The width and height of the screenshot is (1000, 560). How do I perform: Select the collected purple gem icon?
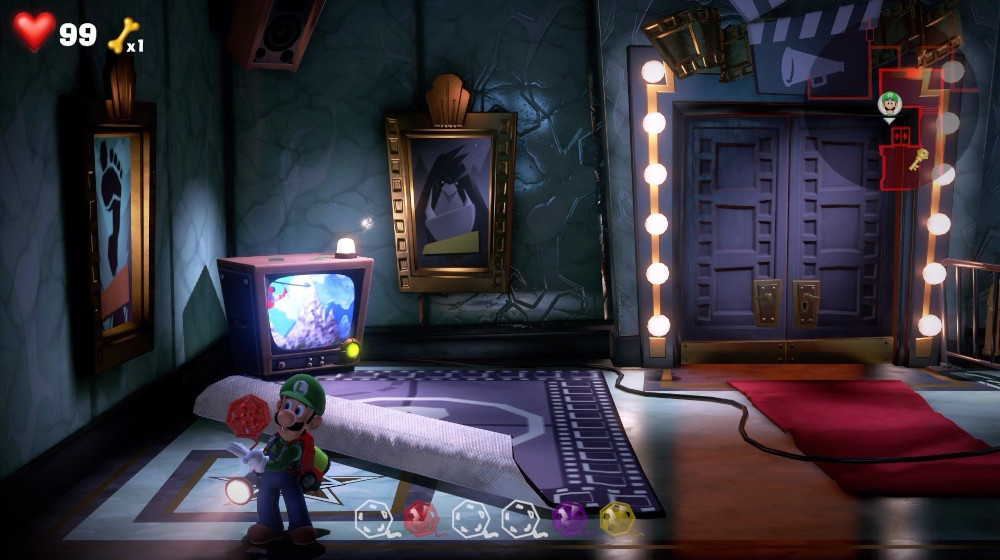coord(569,518)
